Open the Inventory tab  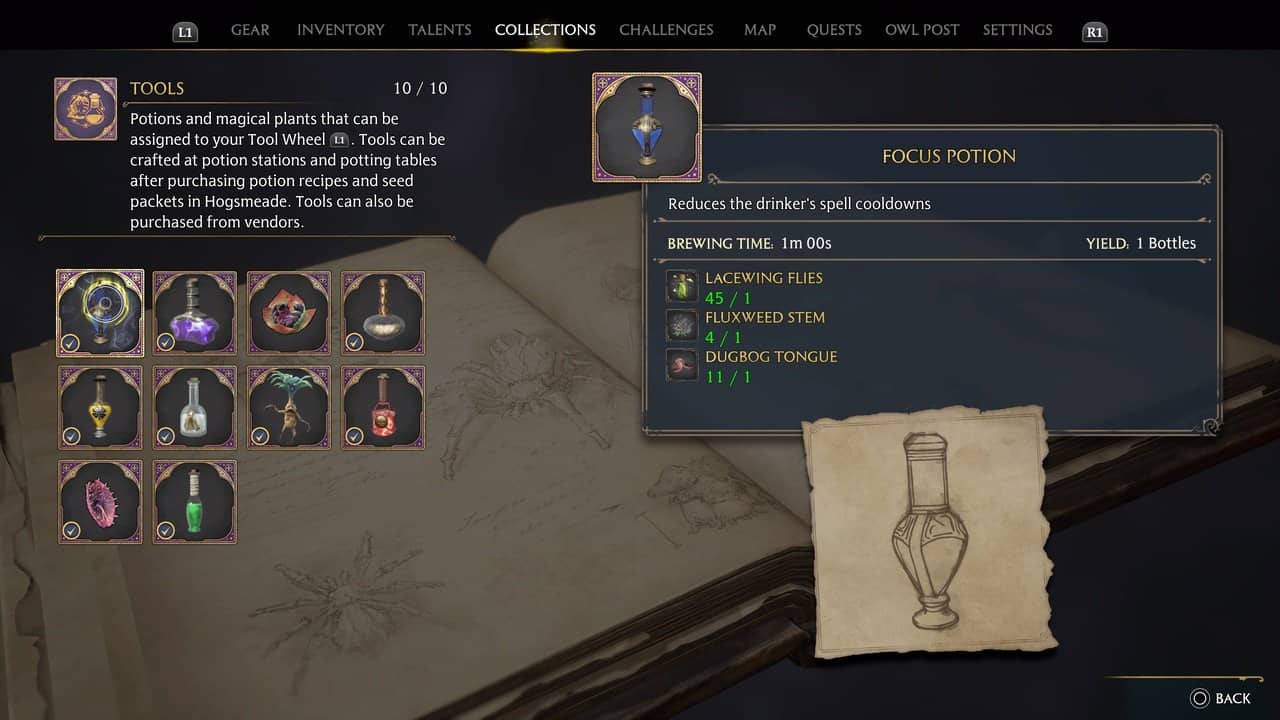[340, 30]
